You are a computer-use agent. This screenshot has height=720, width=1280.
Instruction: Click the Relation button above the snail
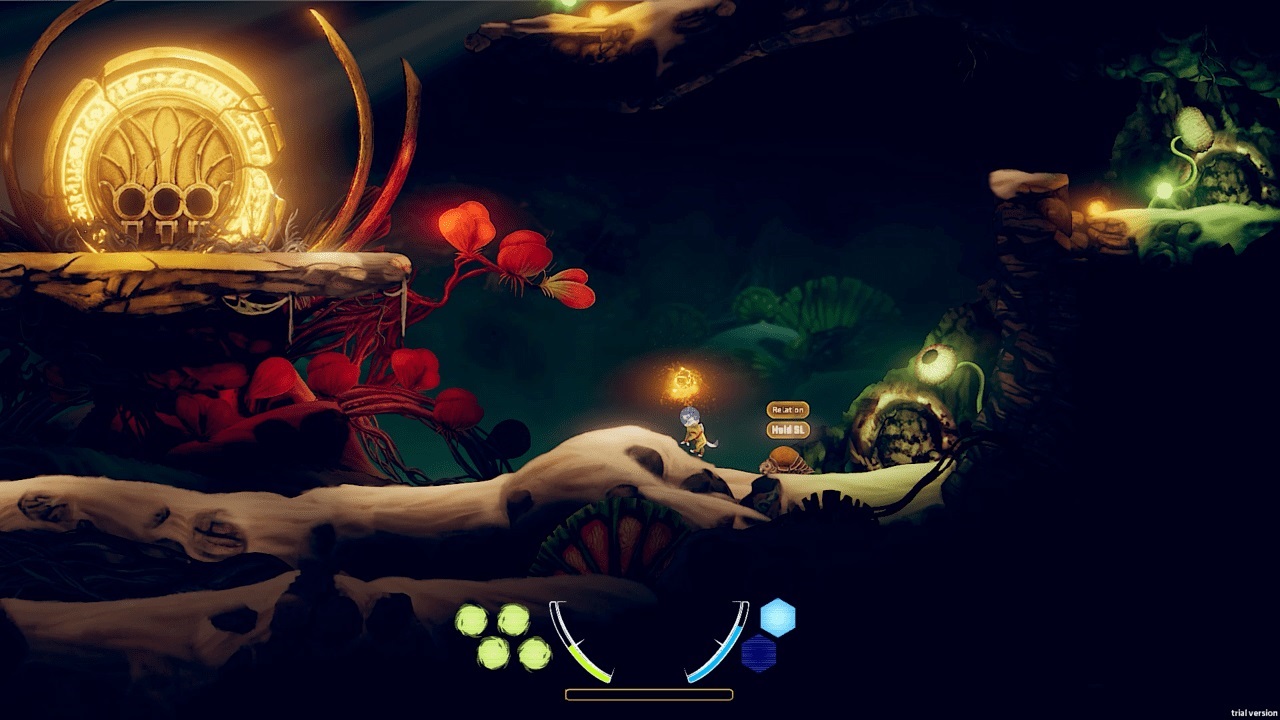click(788, 408)
